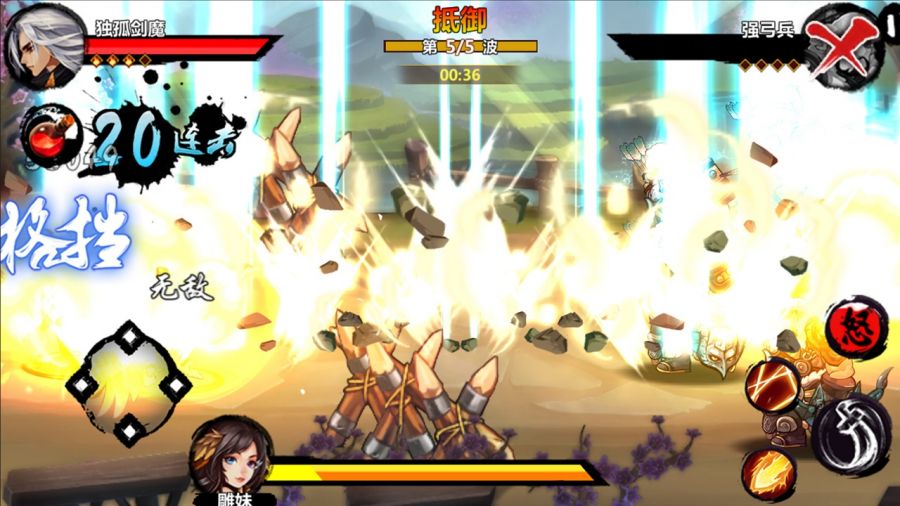Drink the red health potion

click(47, 136)
